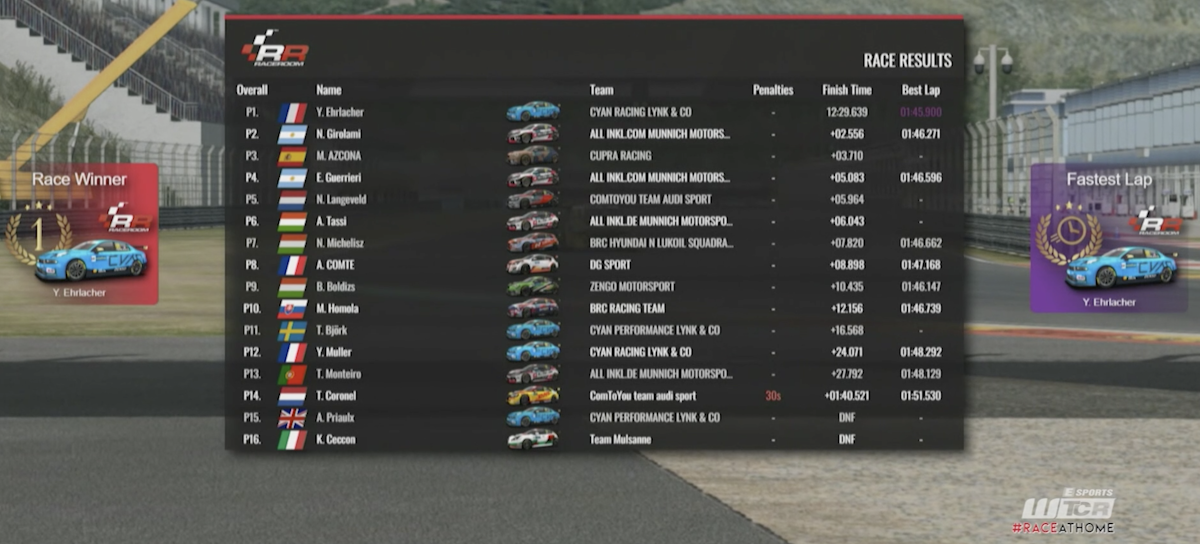Choose N. Michelisz's result row
The width and height of the screenshot is (1200, 544).
click(x=594, y=243)
